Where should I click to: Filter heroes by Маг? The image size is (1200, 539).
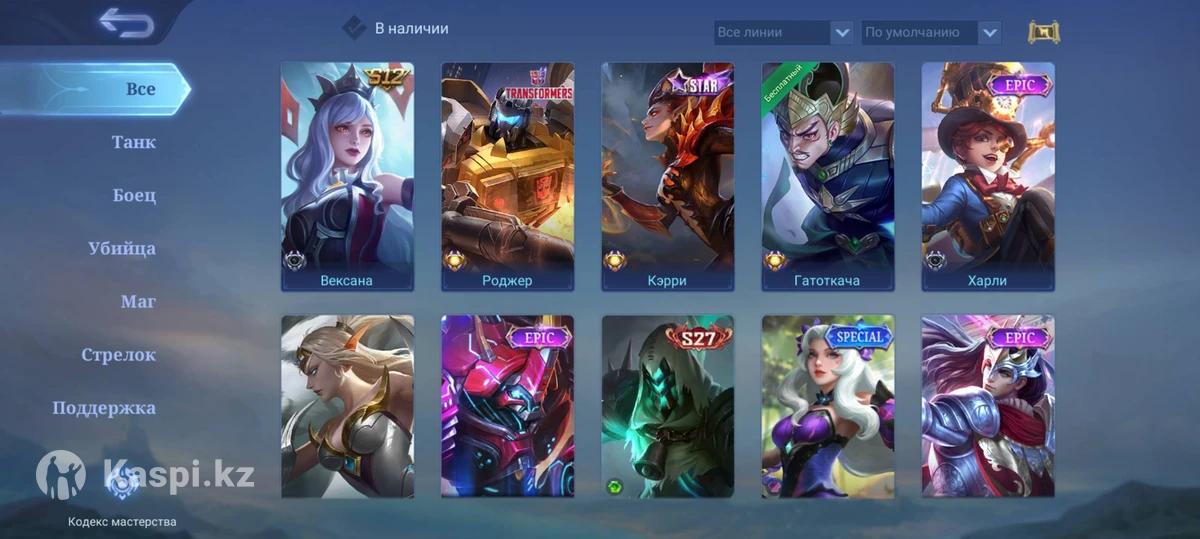(x=138, y=301)
